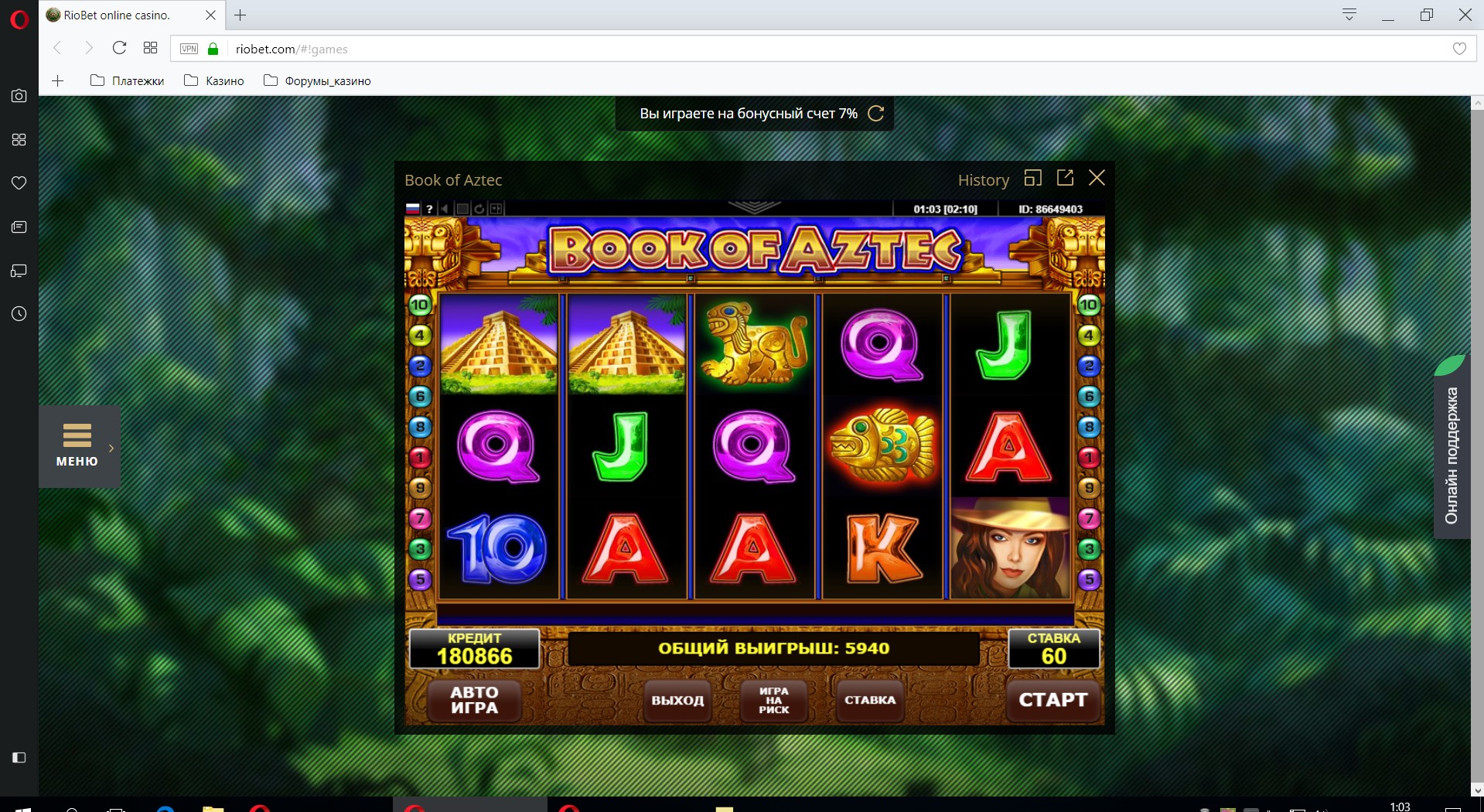The width and height of the screenshot is (1484, 812).
Task: Open the question mark help icon
Action: click(x=429, y=209)
